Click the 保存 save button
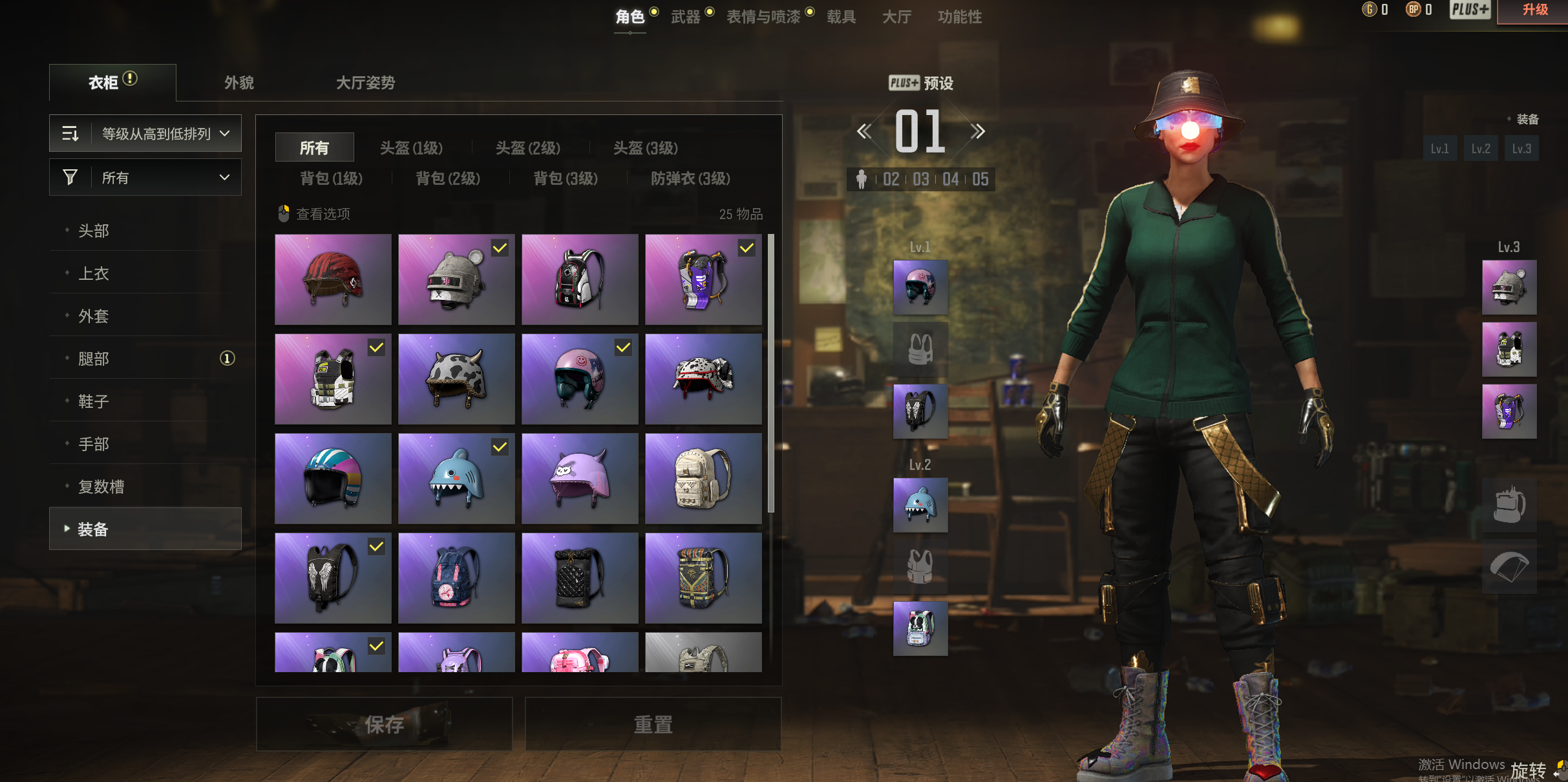 385,724
